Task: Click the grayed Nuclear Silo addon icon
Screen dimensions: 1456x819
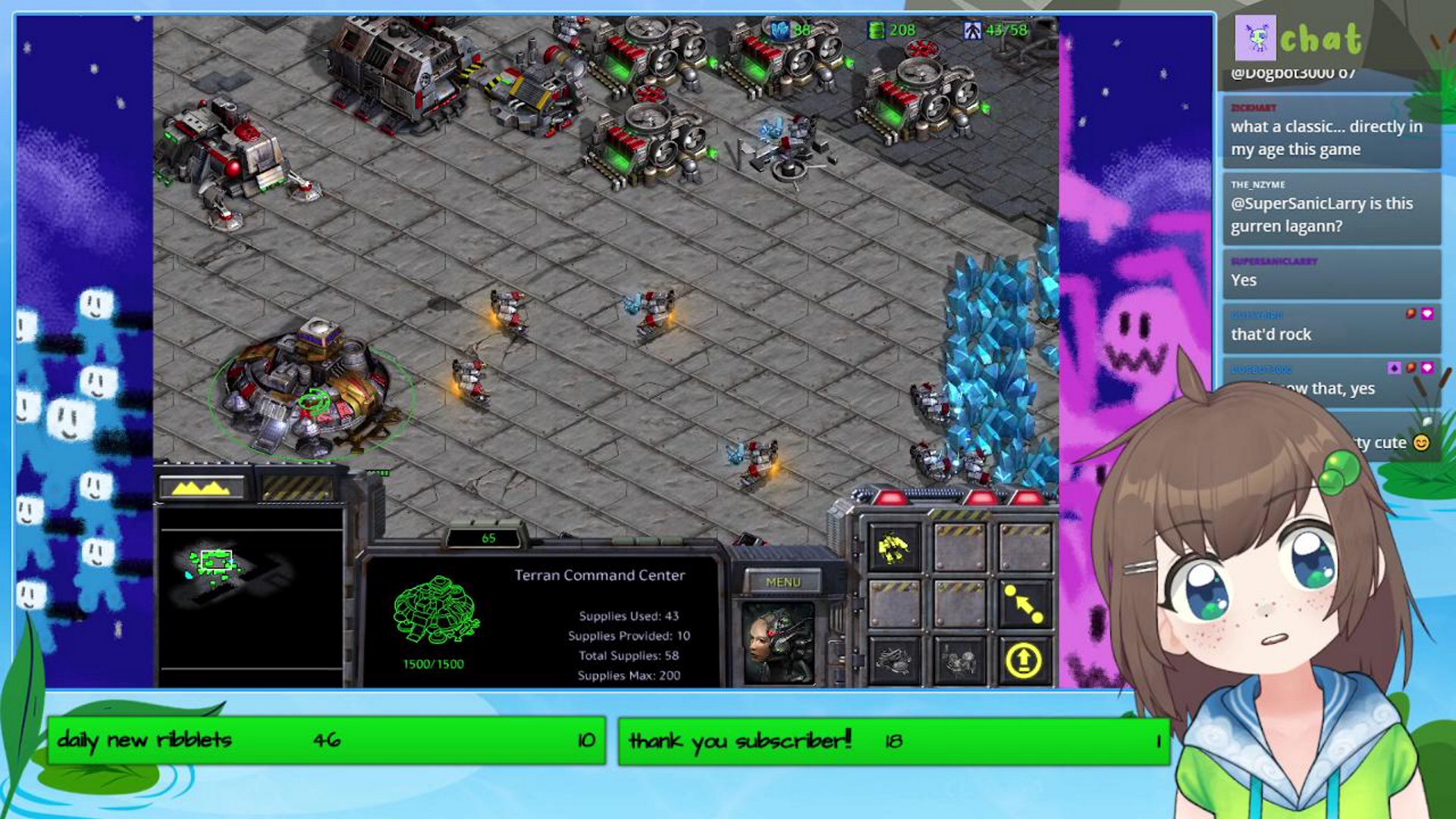Action: 957,660
